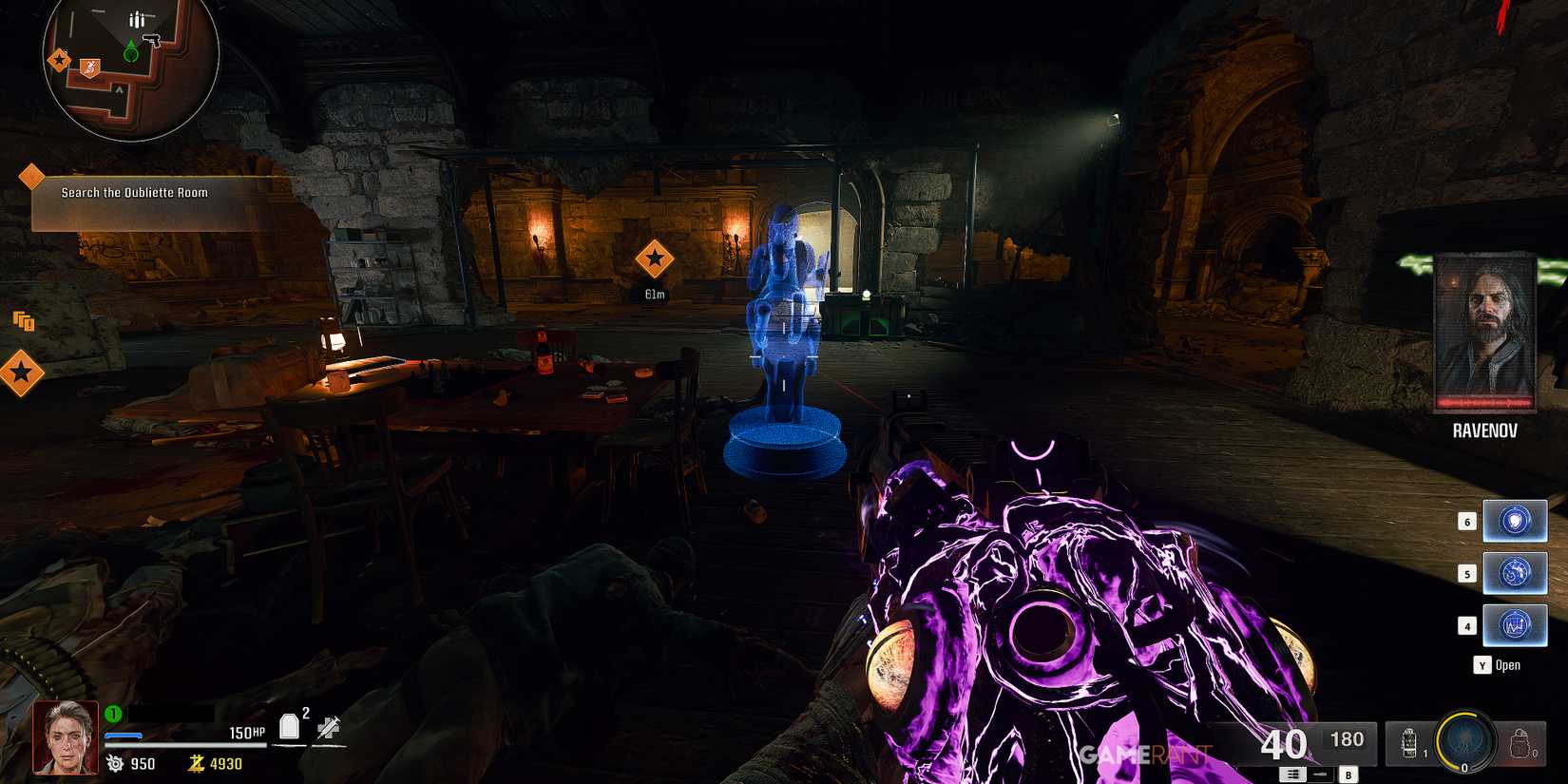Click the Y Open prompt
Screen dimensions: 1568x784
coord(1495,665)
